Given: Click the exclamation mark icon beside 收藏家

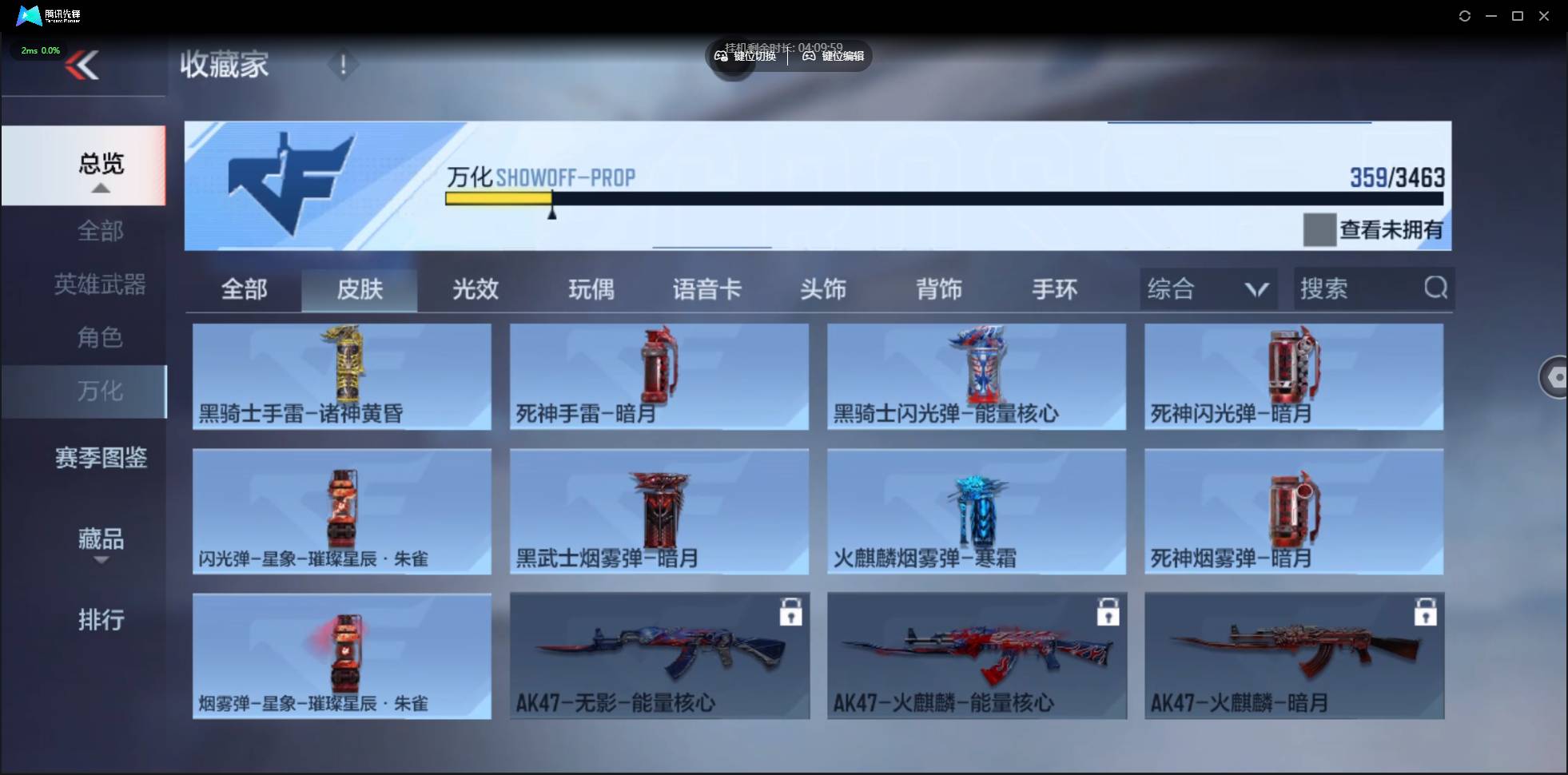Looking at the screenshot, I should [343, 64].
